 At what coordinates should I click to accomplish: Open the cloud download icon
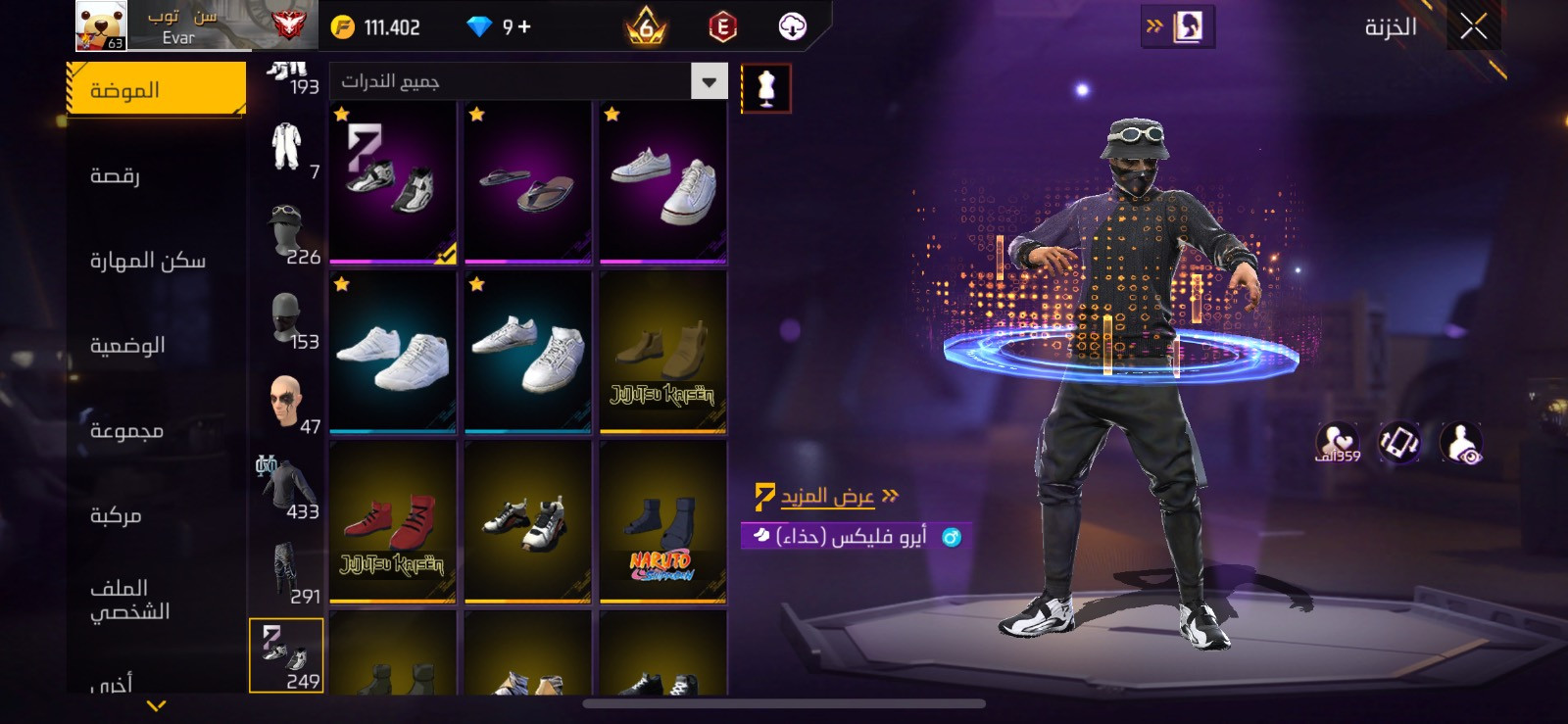(792, 26)
